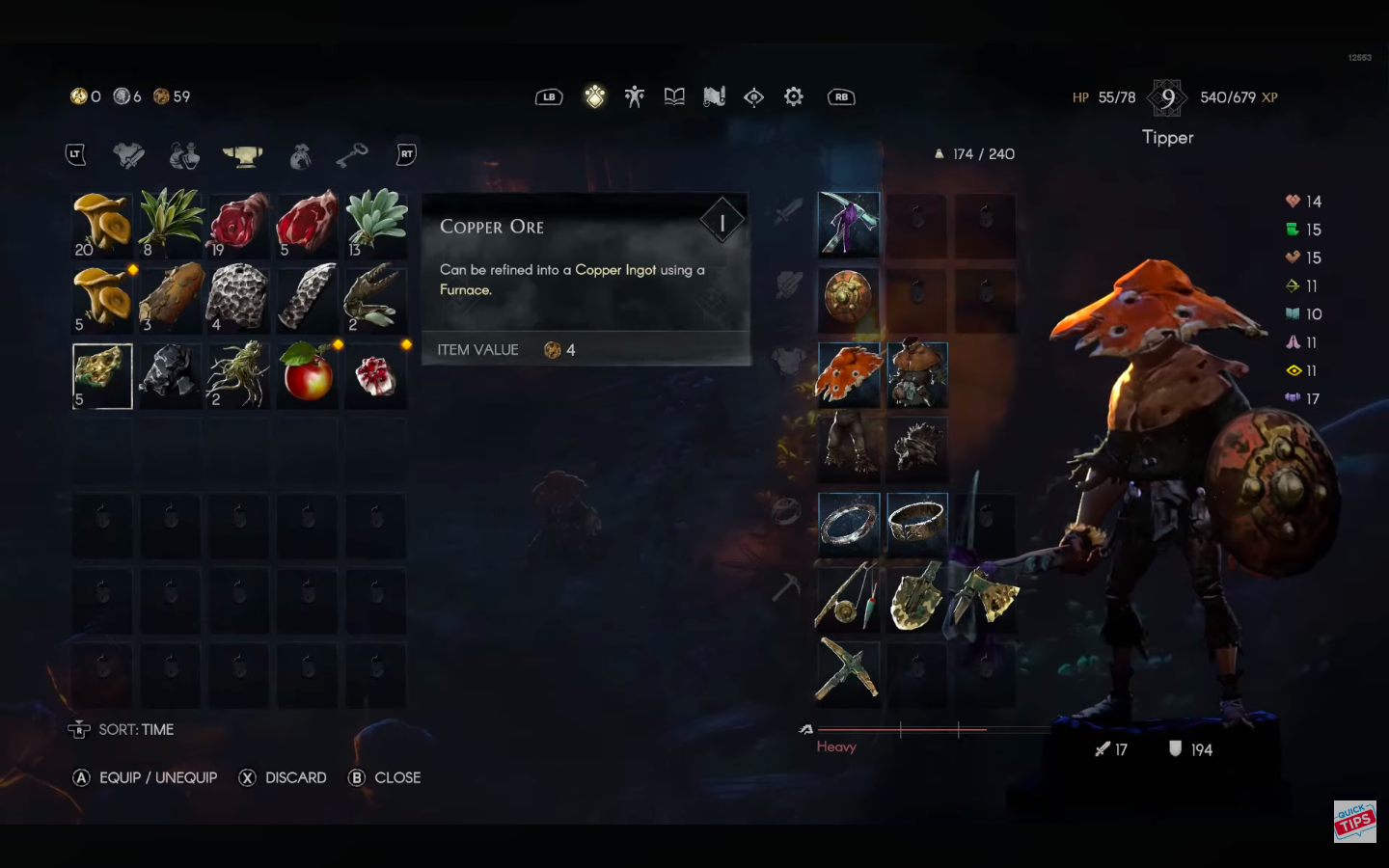Click the DISCARD button
The width and height of the screenshot is (1389, 868).
[283, 777]
